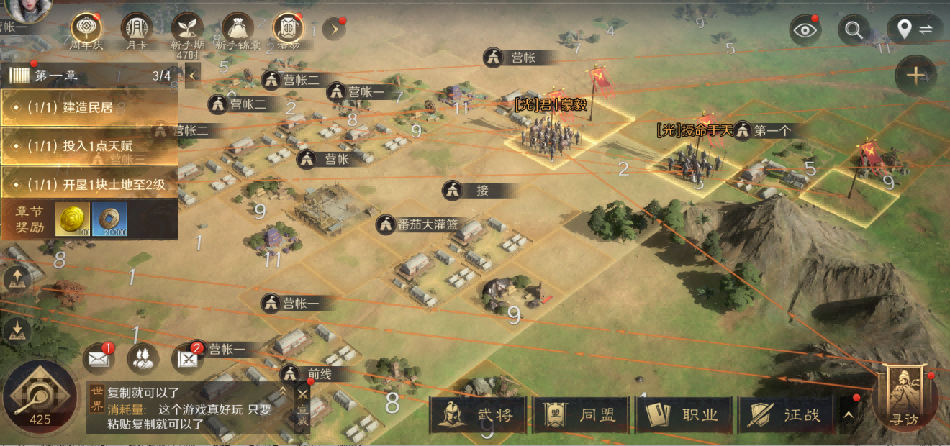This screenshot has width=950, height=446.
Task: Click the round plus button
Action: coord(916,75)
